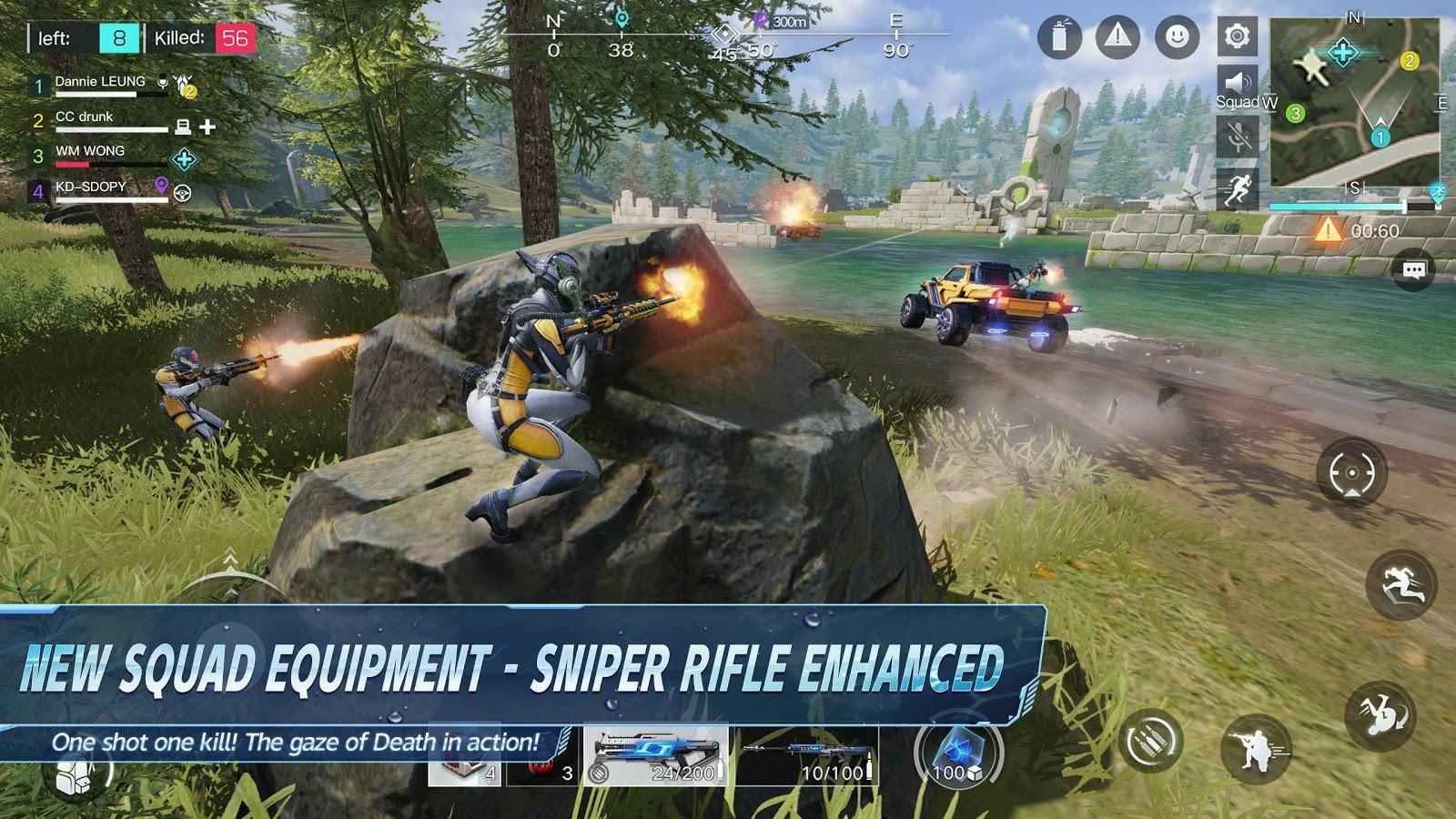Tap the crouching soldier slide button
Image resolution: width=1456 pixels, height=819 pixels.
tap(1257, 749)
